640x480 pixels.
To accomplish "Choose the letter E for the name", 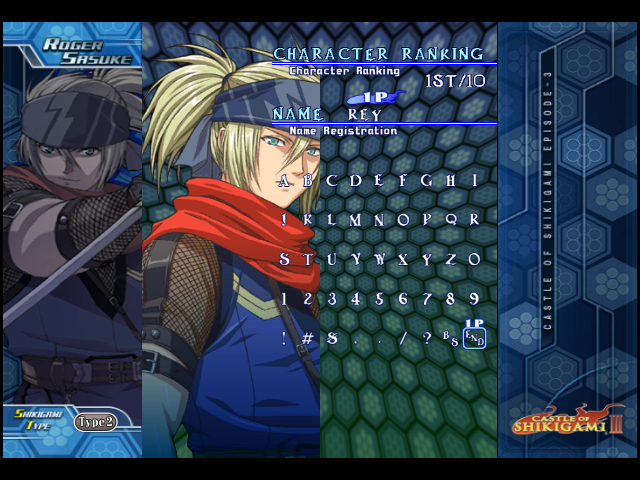I will (380, 181).
